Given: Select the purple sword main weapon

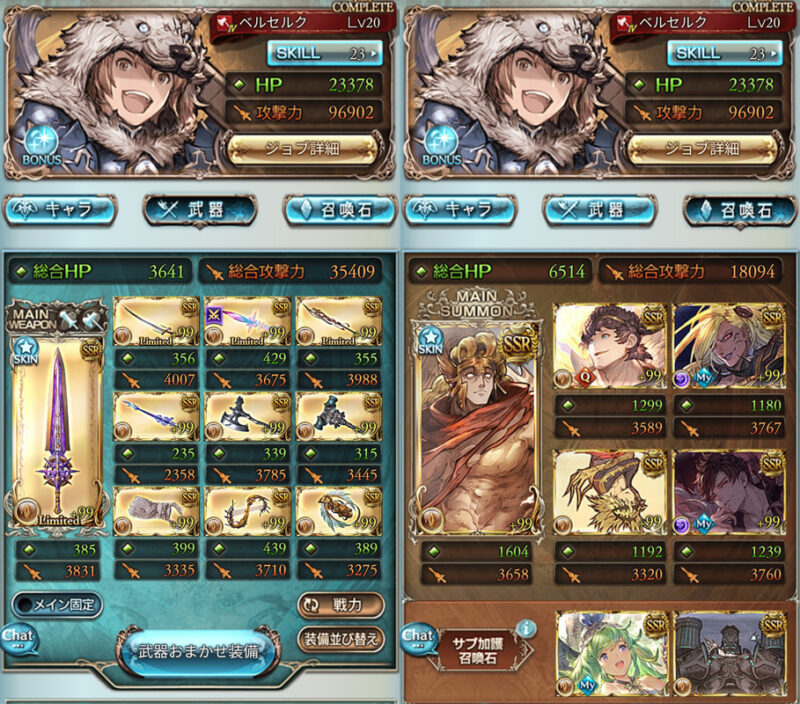Looking at the screenshot, I should pyautogui.click(x=55, y=427).
